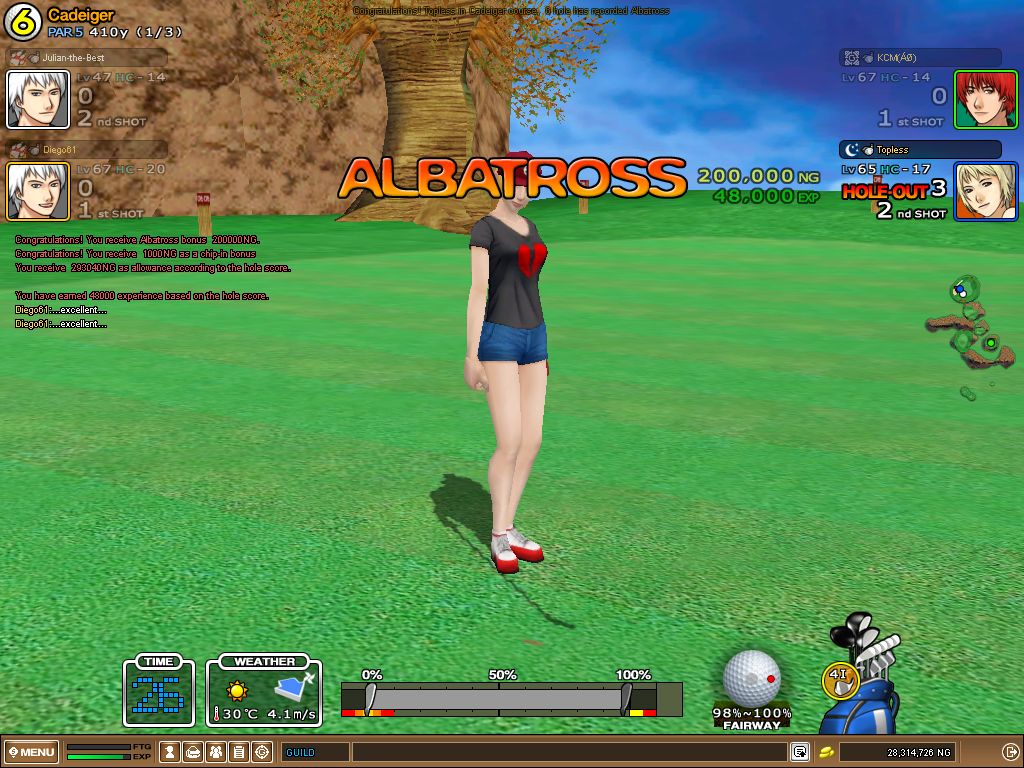Click the exit arrow button
This screenshot has height=768, width=1024.
[1010, 752]
